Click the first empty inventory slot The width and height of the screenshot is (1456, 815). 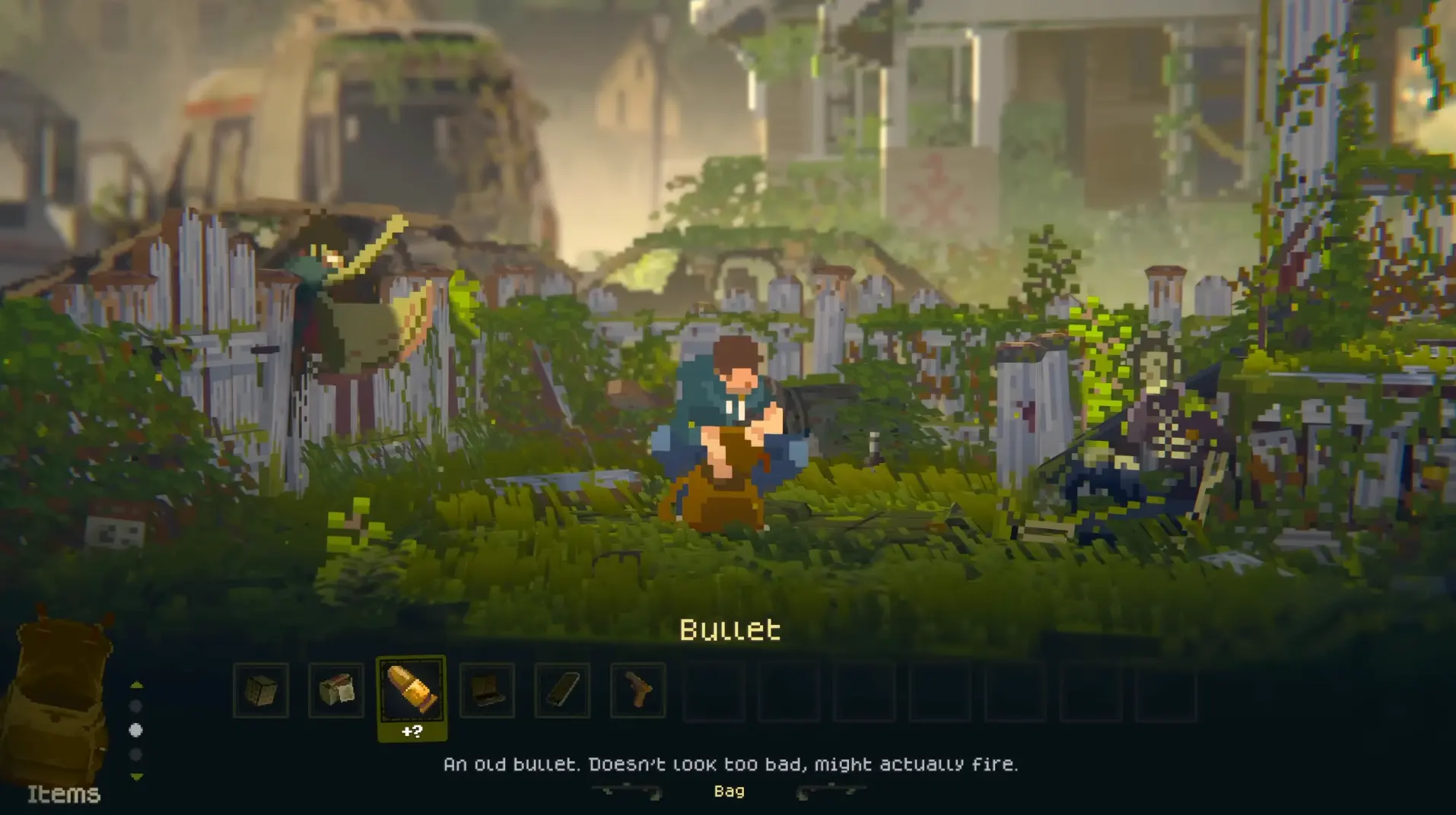click(x=714, y=690)
